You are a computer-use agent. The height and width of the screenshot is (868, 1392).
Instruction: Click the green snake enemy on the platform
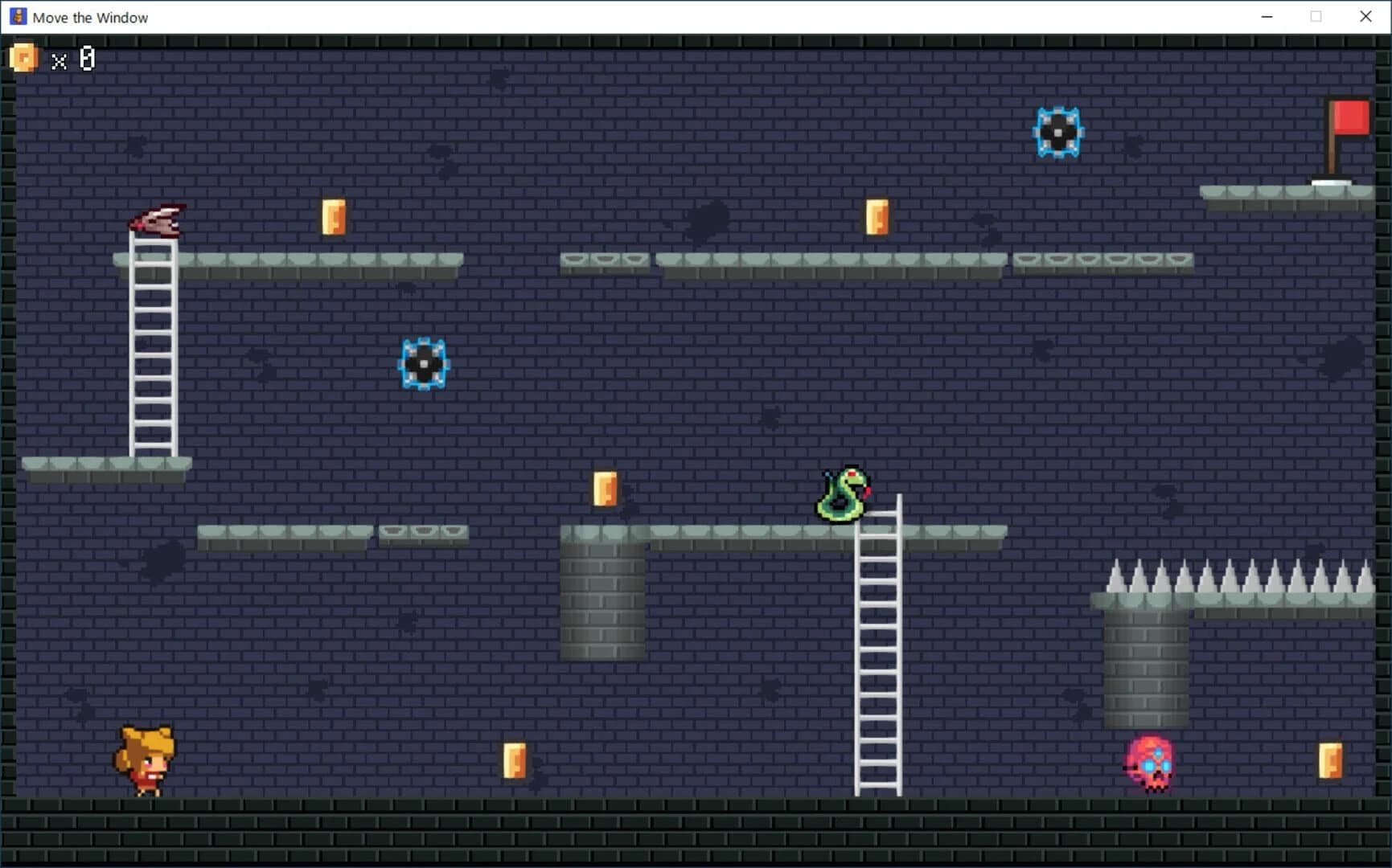tap(840, 492)
